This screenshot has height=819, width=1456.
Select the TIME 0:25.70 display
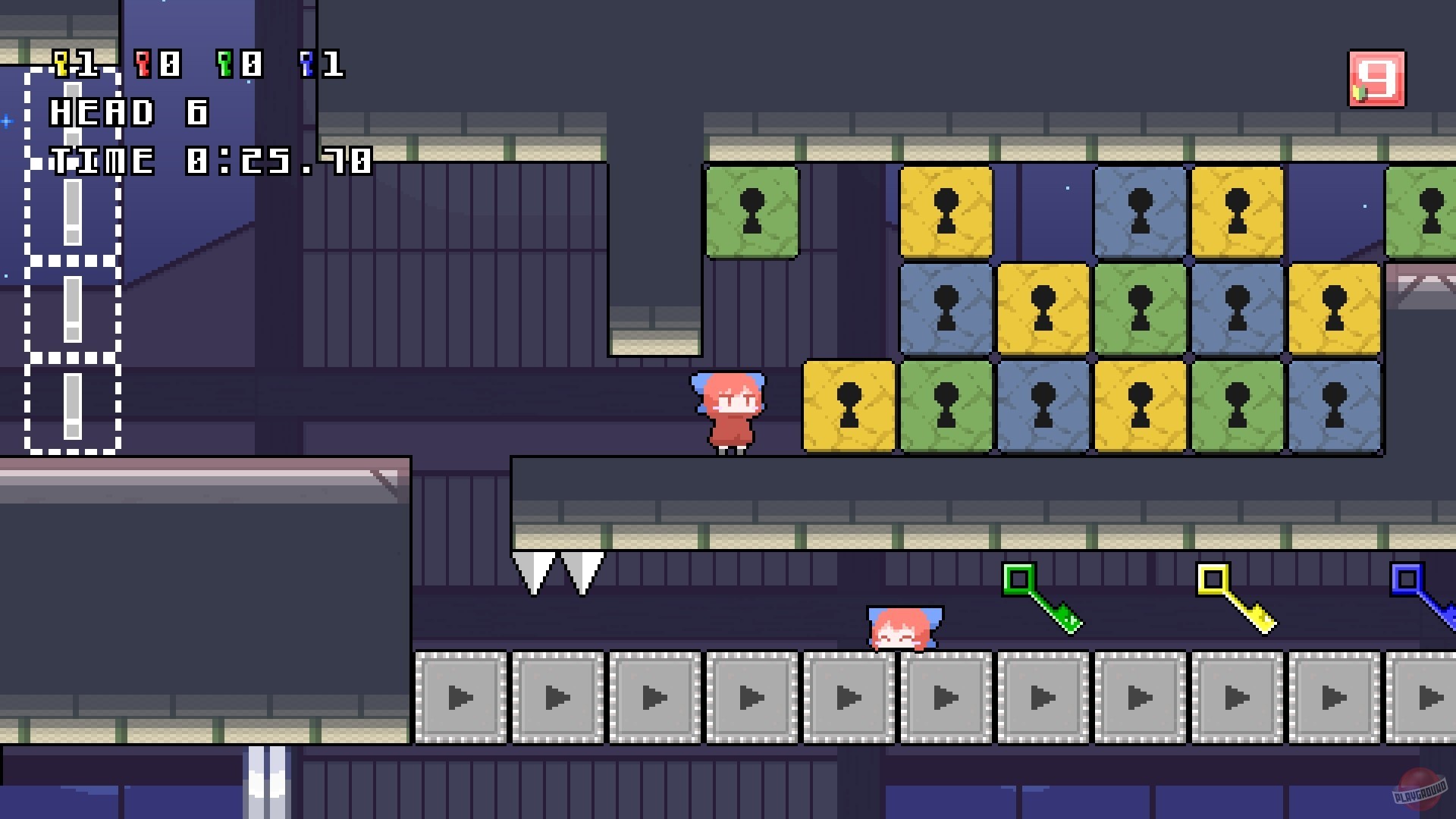click(211, 161)
